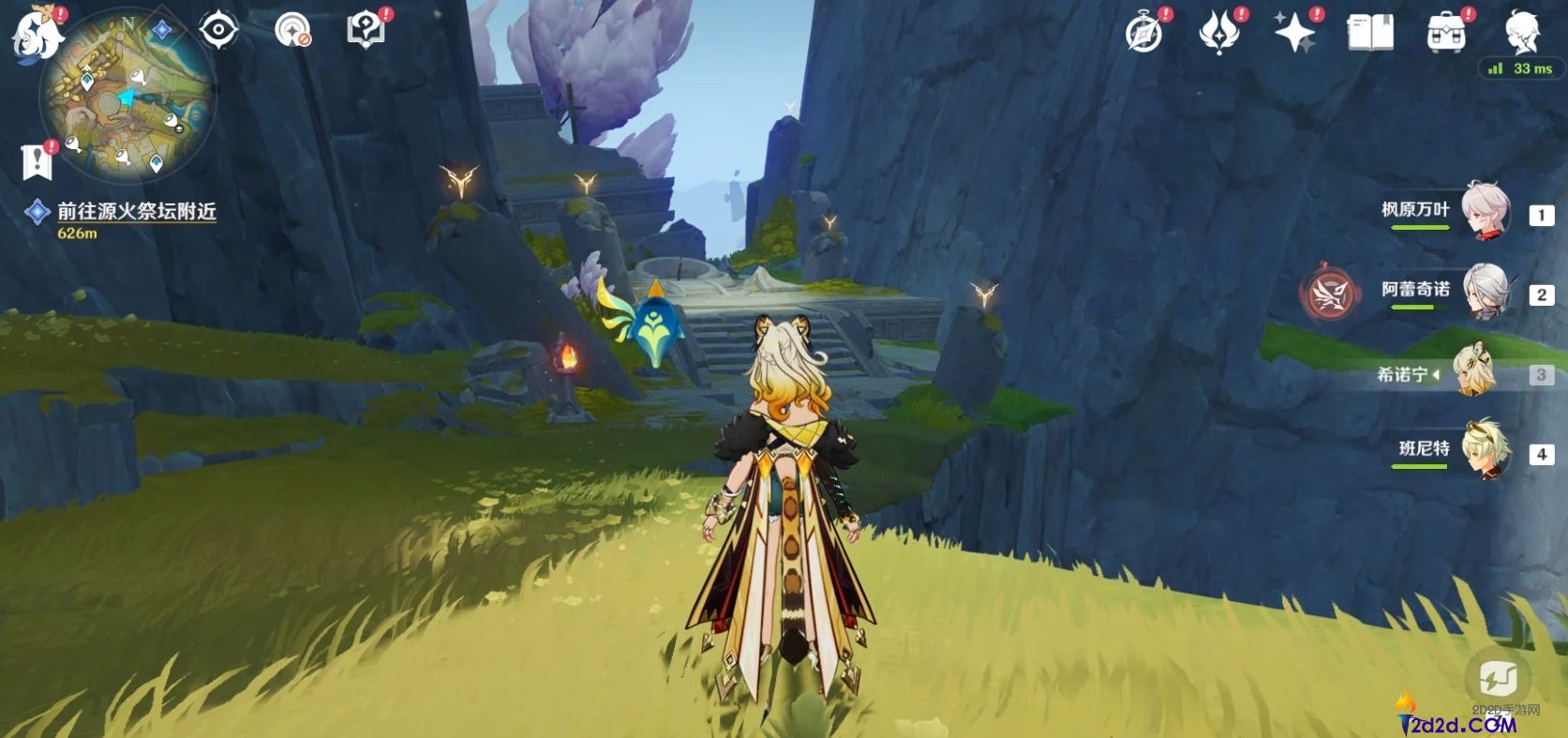Viewport: 1568px width, 738px height.
Task: Click the signal-crossed circle icon
Action: 292,30
